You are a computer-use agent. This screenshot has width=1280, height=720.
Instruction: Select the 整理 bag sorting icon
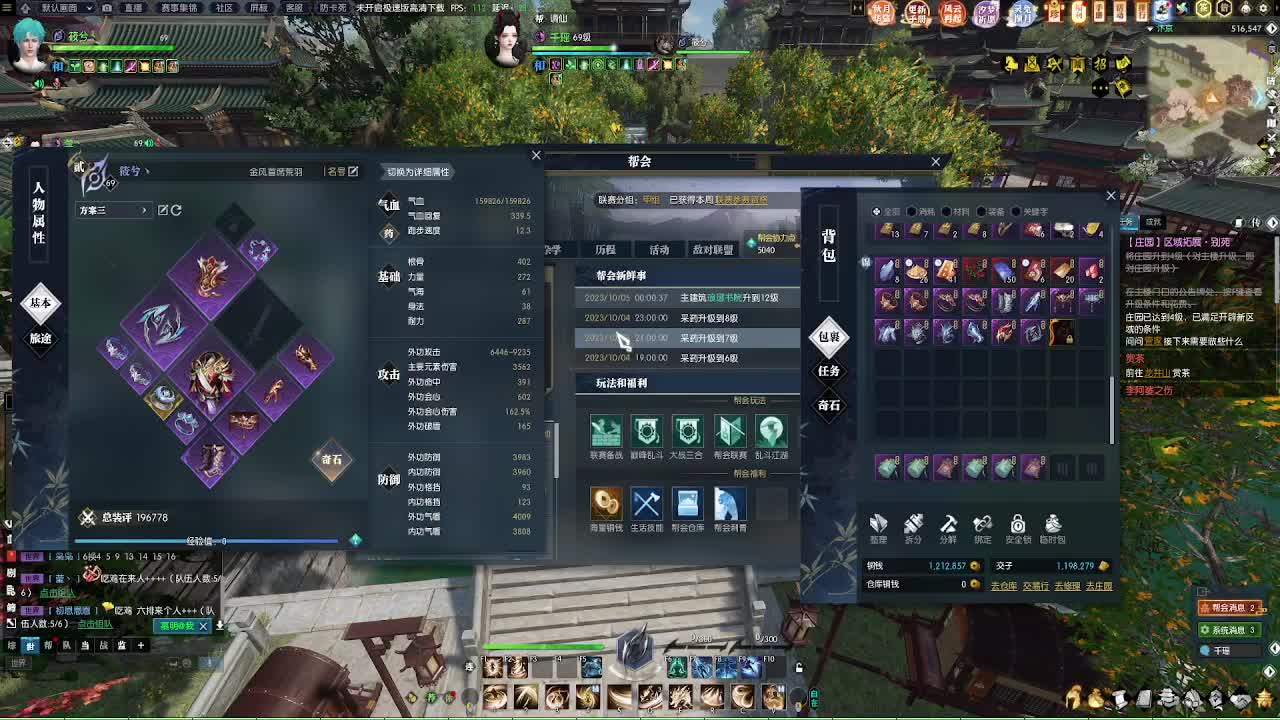pyautogui.click(x=880, y=525)
